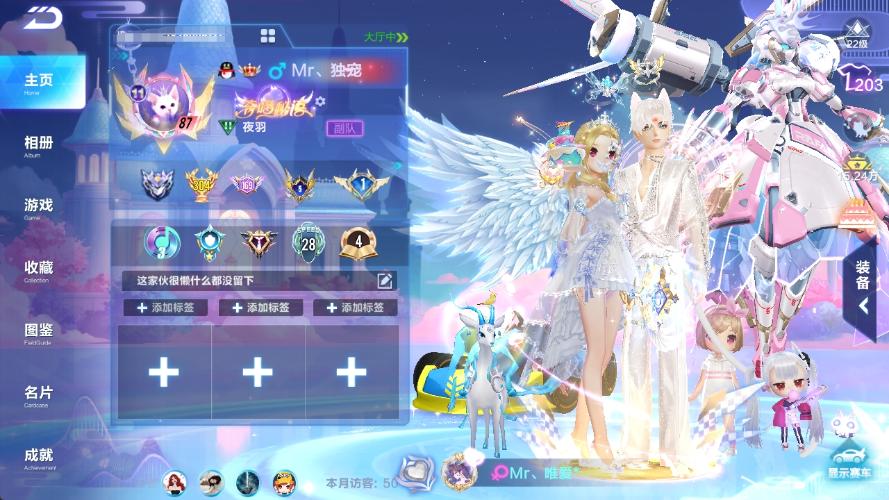Go back using the top-left logo arrow
The image size is (889, 500).
[42, 19]
